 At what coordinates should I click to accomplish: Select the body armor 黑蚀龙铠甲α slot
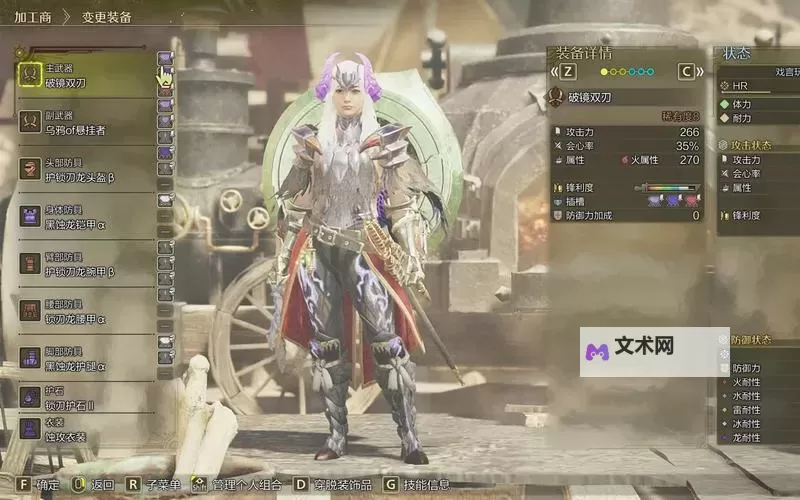click(x=85, y=218)
